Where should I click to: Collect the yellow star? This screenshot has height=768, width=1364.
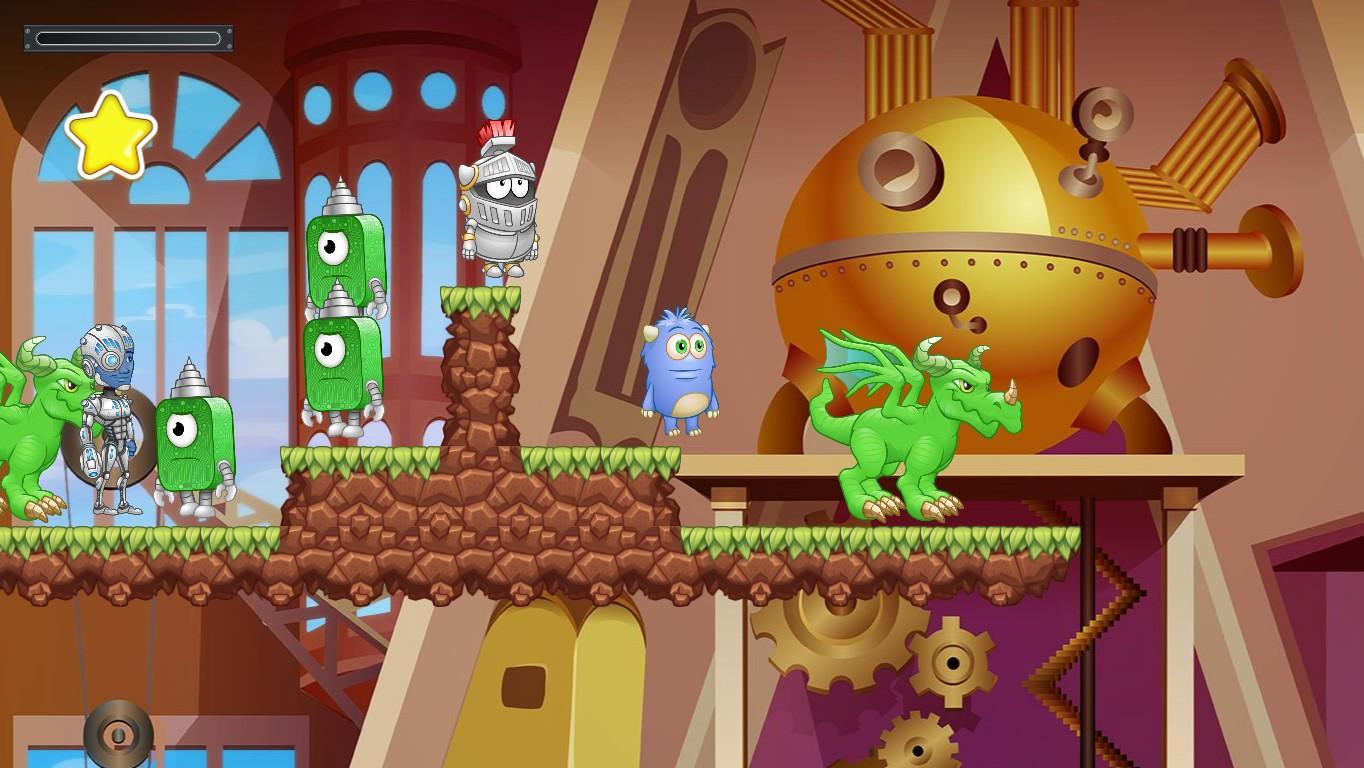pyautogui.click(x=113, y=133)
